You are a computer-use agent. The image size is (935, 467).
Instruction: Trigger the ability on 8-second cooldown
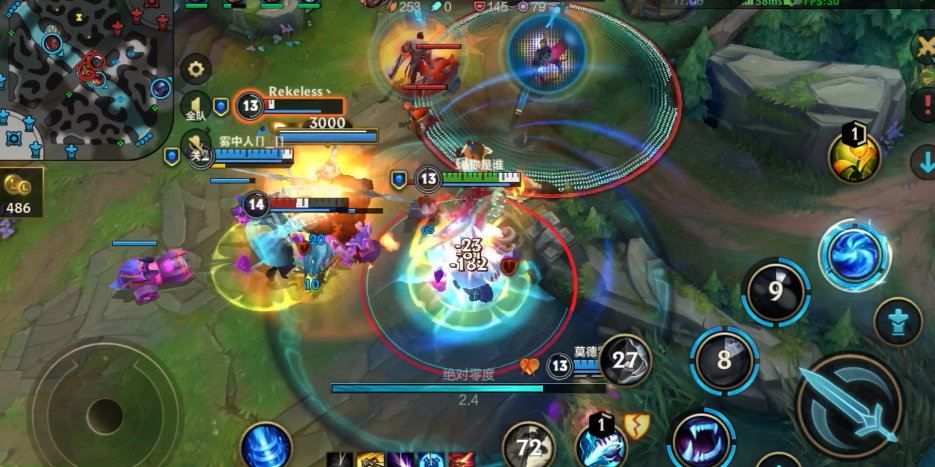[x=725, y=360]
